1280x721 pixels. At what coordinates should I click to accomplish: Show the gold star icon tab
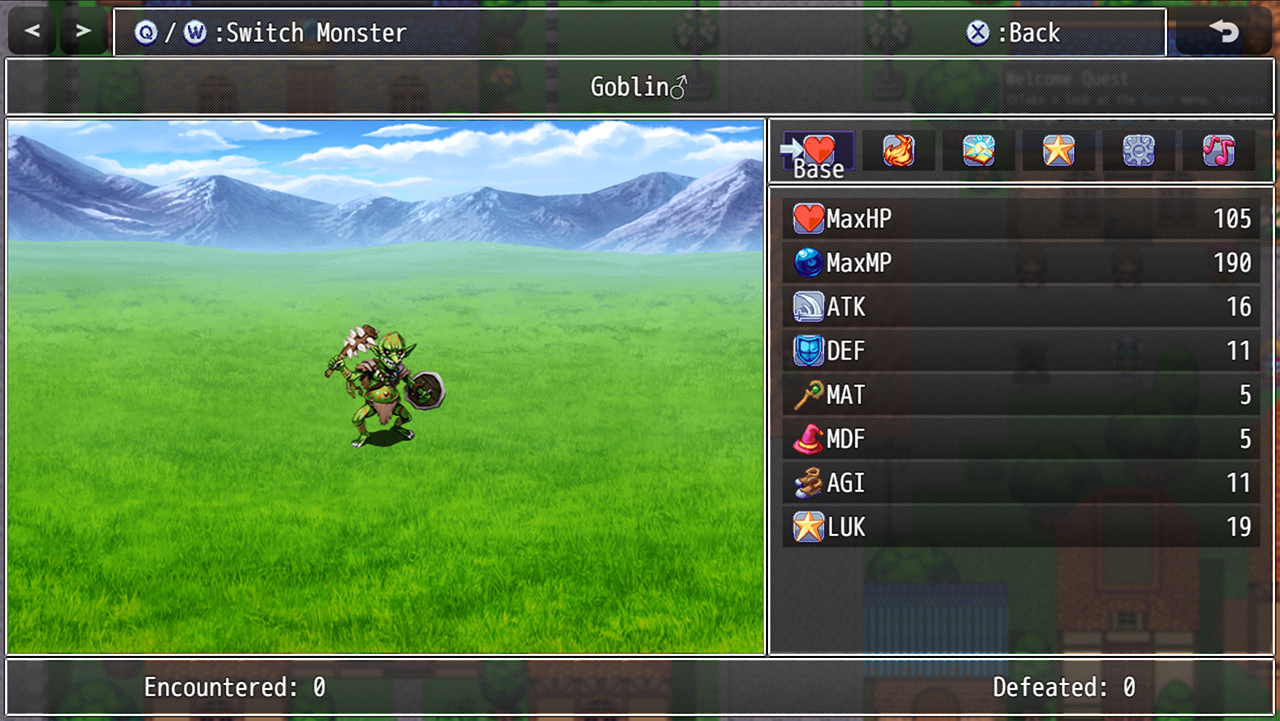coord(1059,151)
